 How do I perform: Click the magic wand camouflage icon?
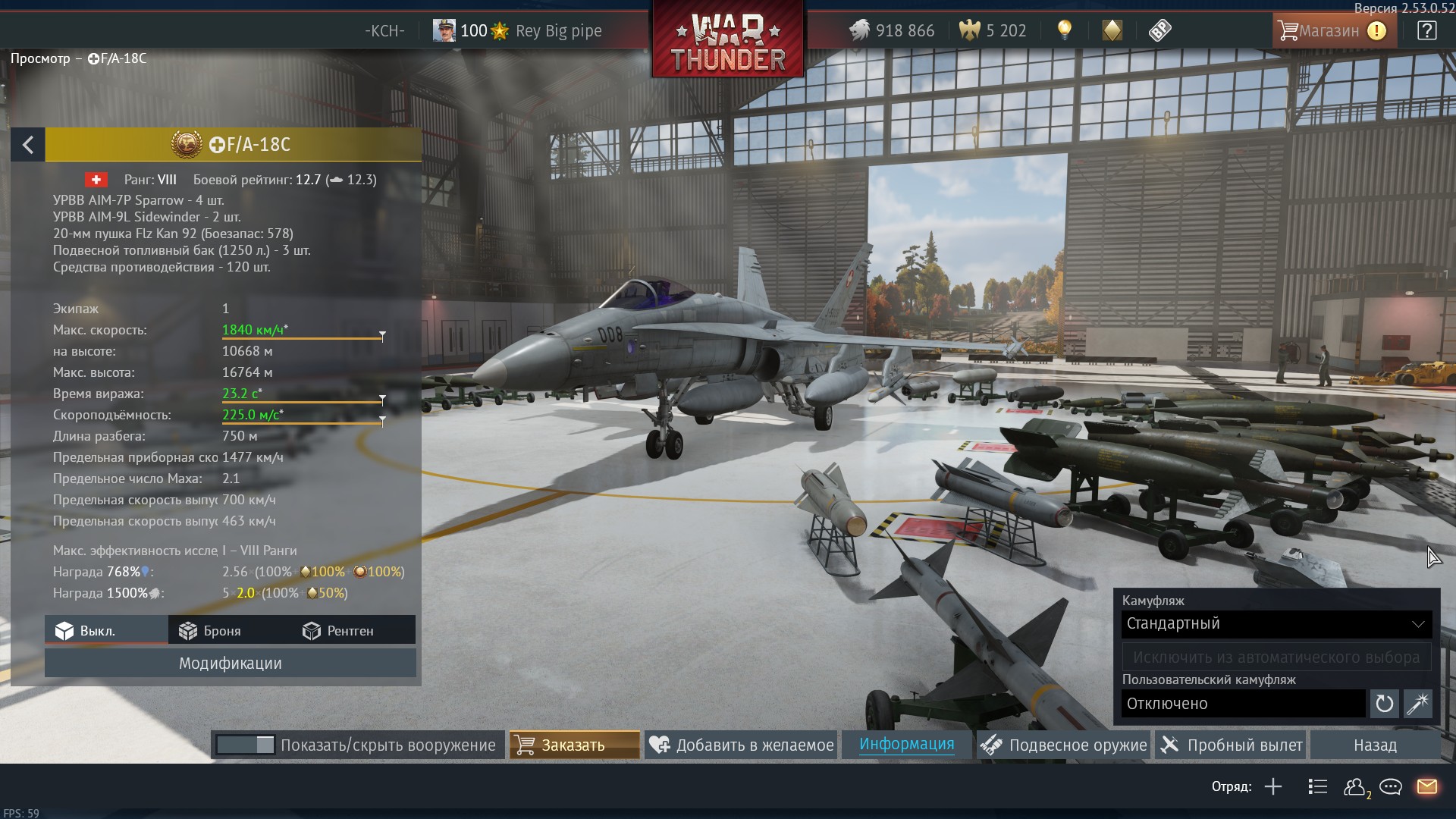coord(1417,704)
